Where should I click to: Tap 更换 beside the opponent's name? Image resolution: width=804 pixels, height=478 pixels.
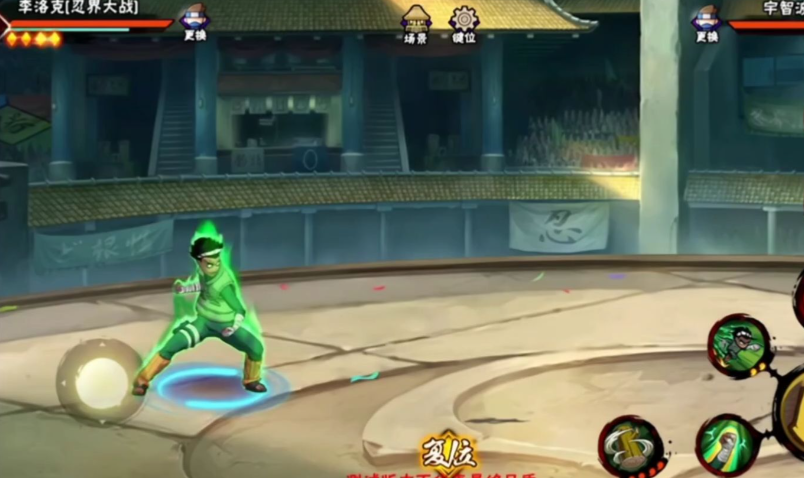(707, 23)
